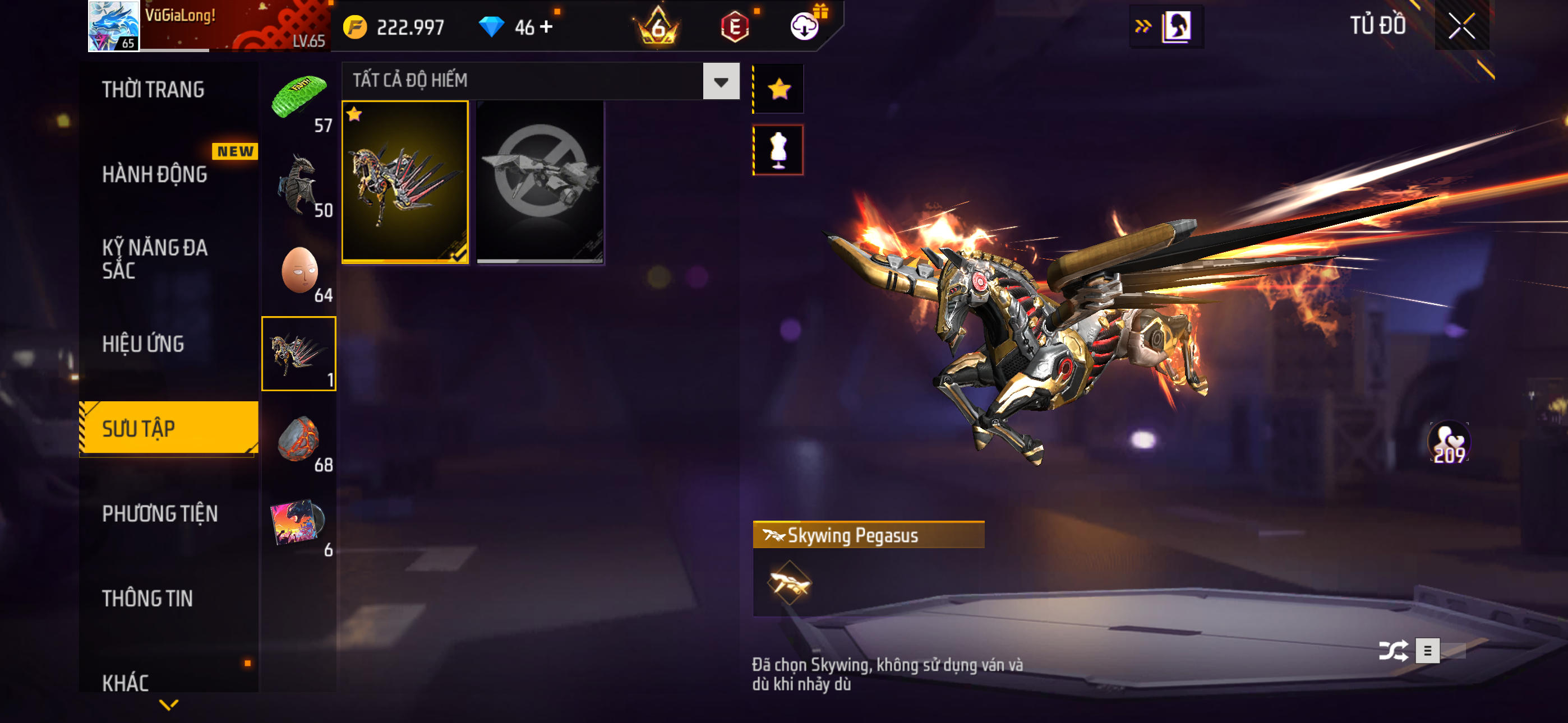Image resolution: width=1568 pixels, height=723 pixels.
Task: Open the Hiệu Ứng section
Action: (x=143, y=344)
